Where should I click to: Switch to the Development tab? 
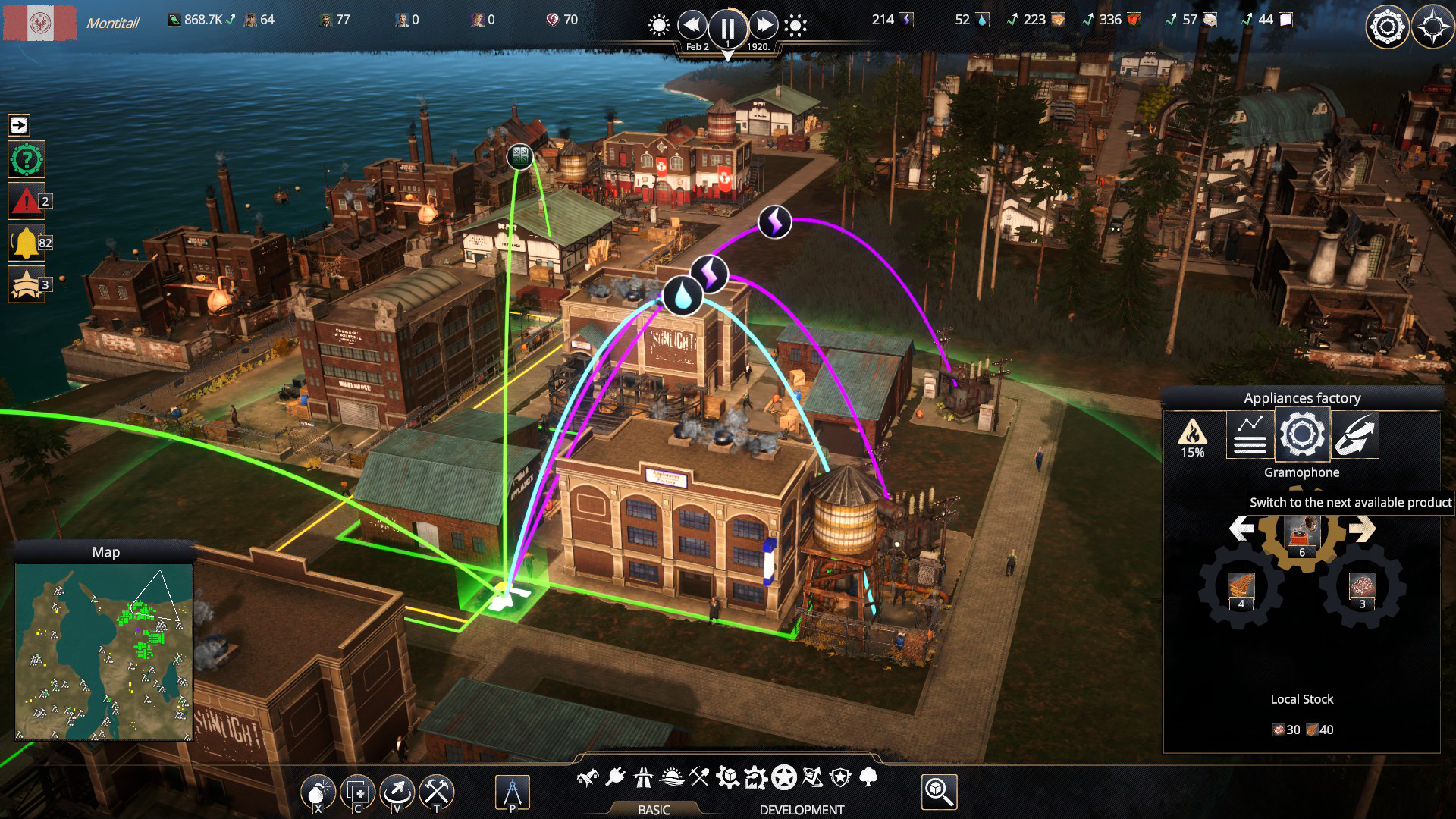pyautogui.click(x=802, y=809)
